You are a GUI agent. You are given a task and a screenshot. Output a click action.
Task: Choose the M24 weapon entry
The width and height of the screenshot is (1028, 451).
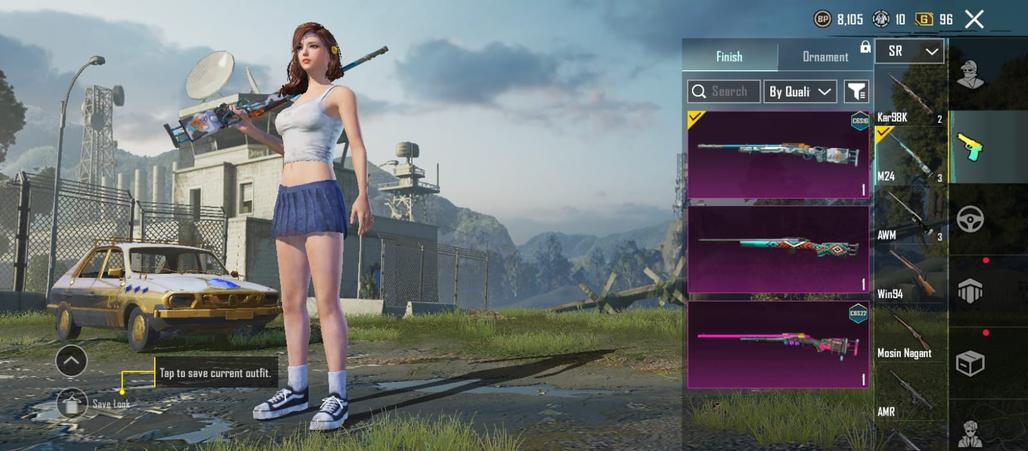coord(910,158)
